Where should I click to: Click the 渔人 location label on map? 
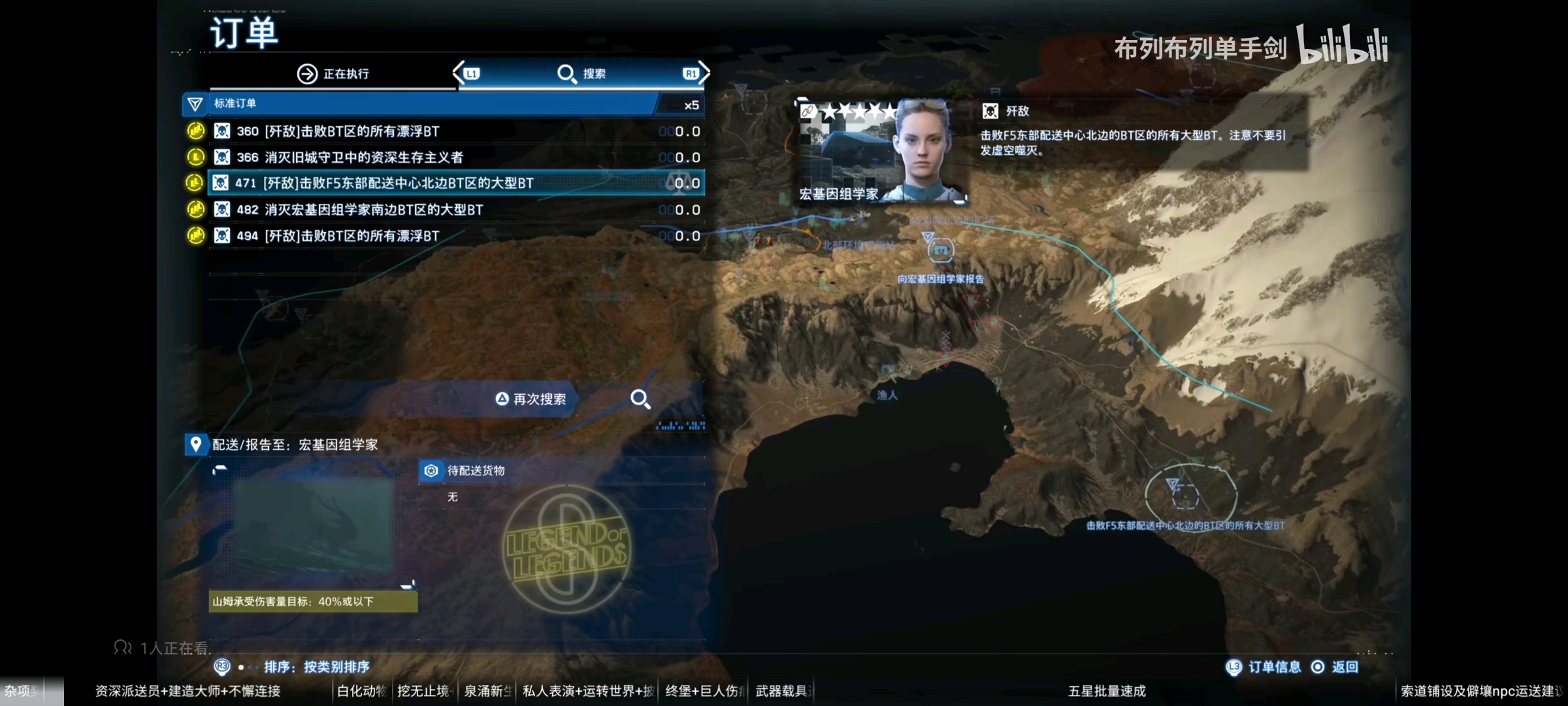click(x=887, y=395)
